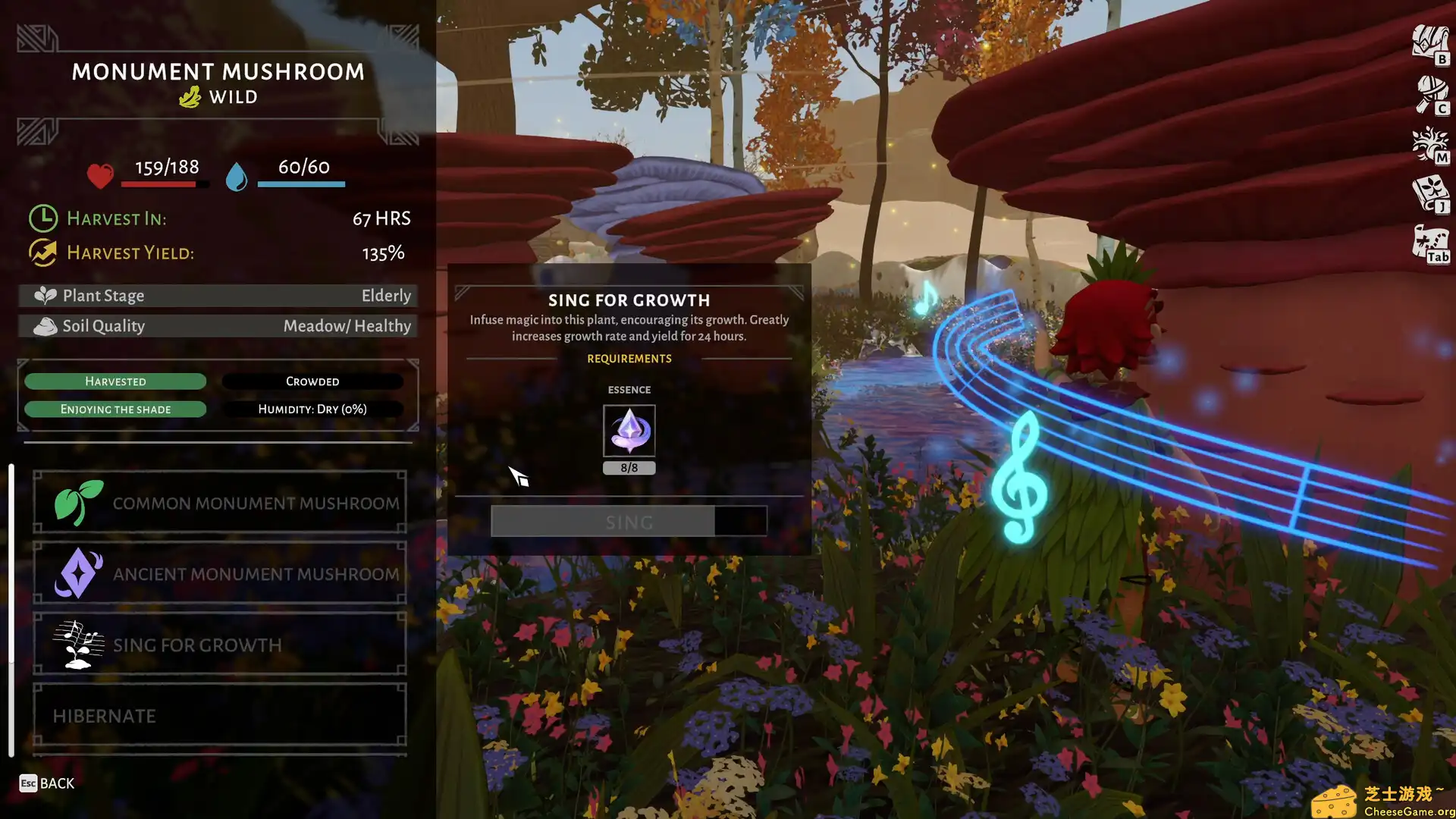
Task: Click the Harvest Yield arrow icon
Action: [42, 251]
